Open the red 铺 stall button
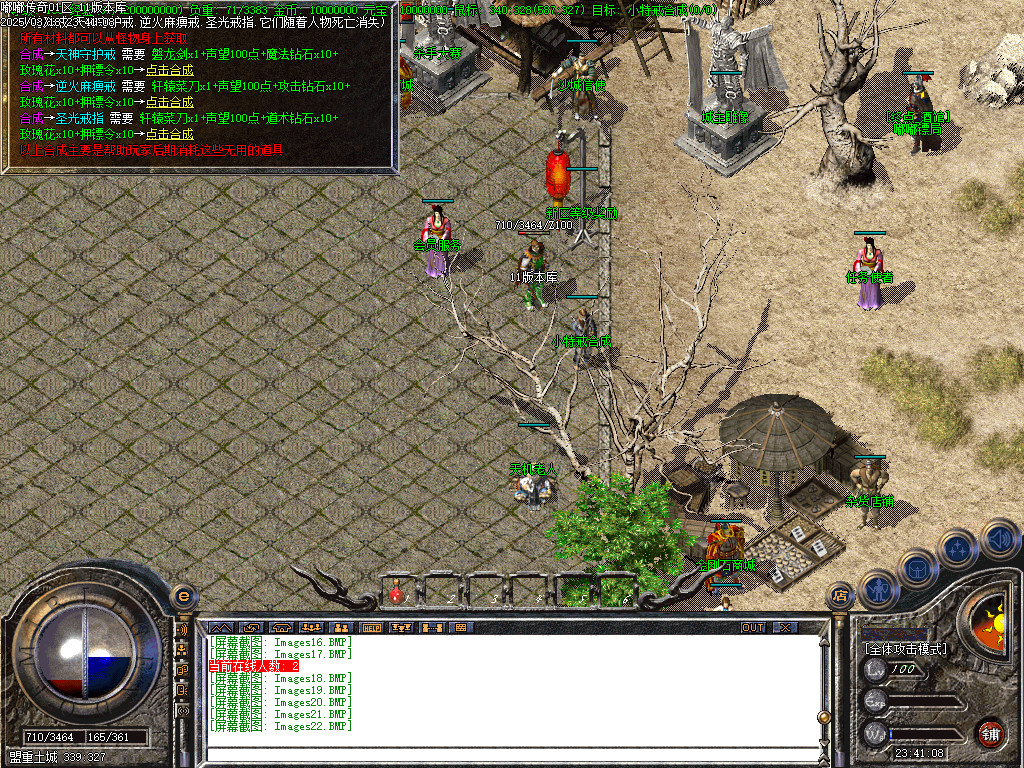The height and width of the screenshot is (768, 1024). pos(990,733)
